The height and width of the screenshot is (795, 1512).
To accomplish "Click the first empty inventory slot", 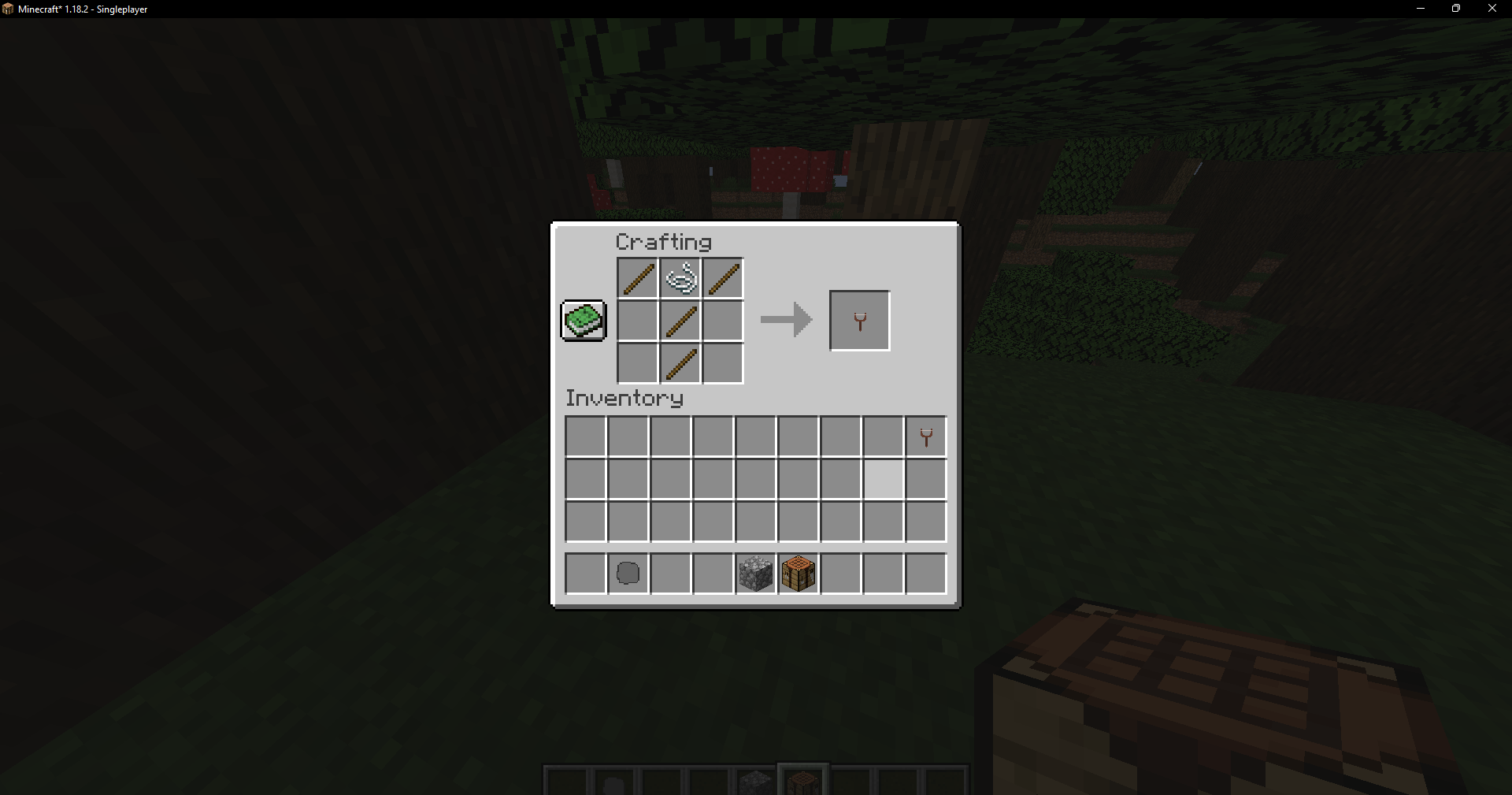I will pyautogui.click(x=584, y=436).
